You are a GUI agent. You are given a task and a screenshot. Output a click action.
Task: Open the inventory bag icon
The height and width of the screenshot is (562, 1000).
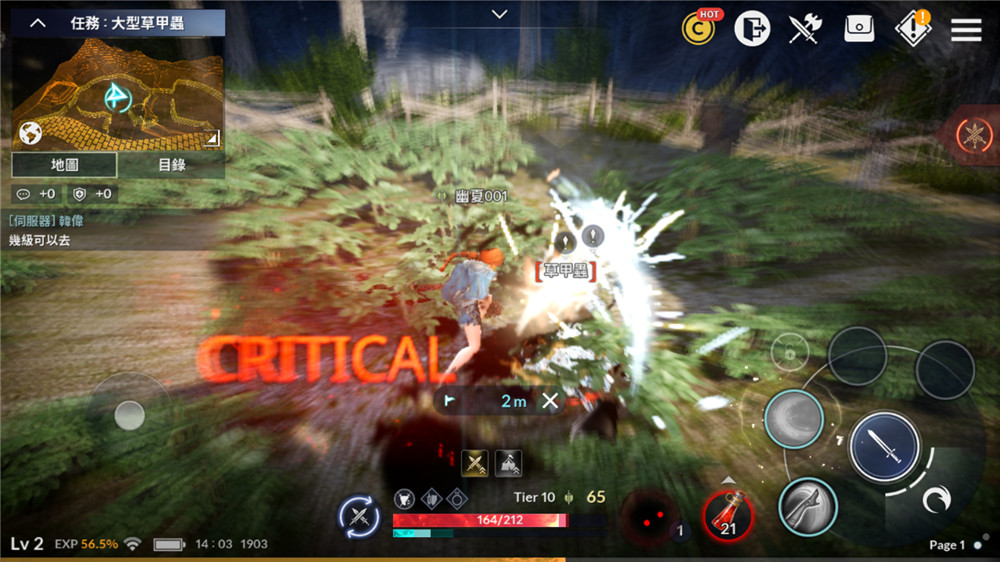[x=859, y=28]
